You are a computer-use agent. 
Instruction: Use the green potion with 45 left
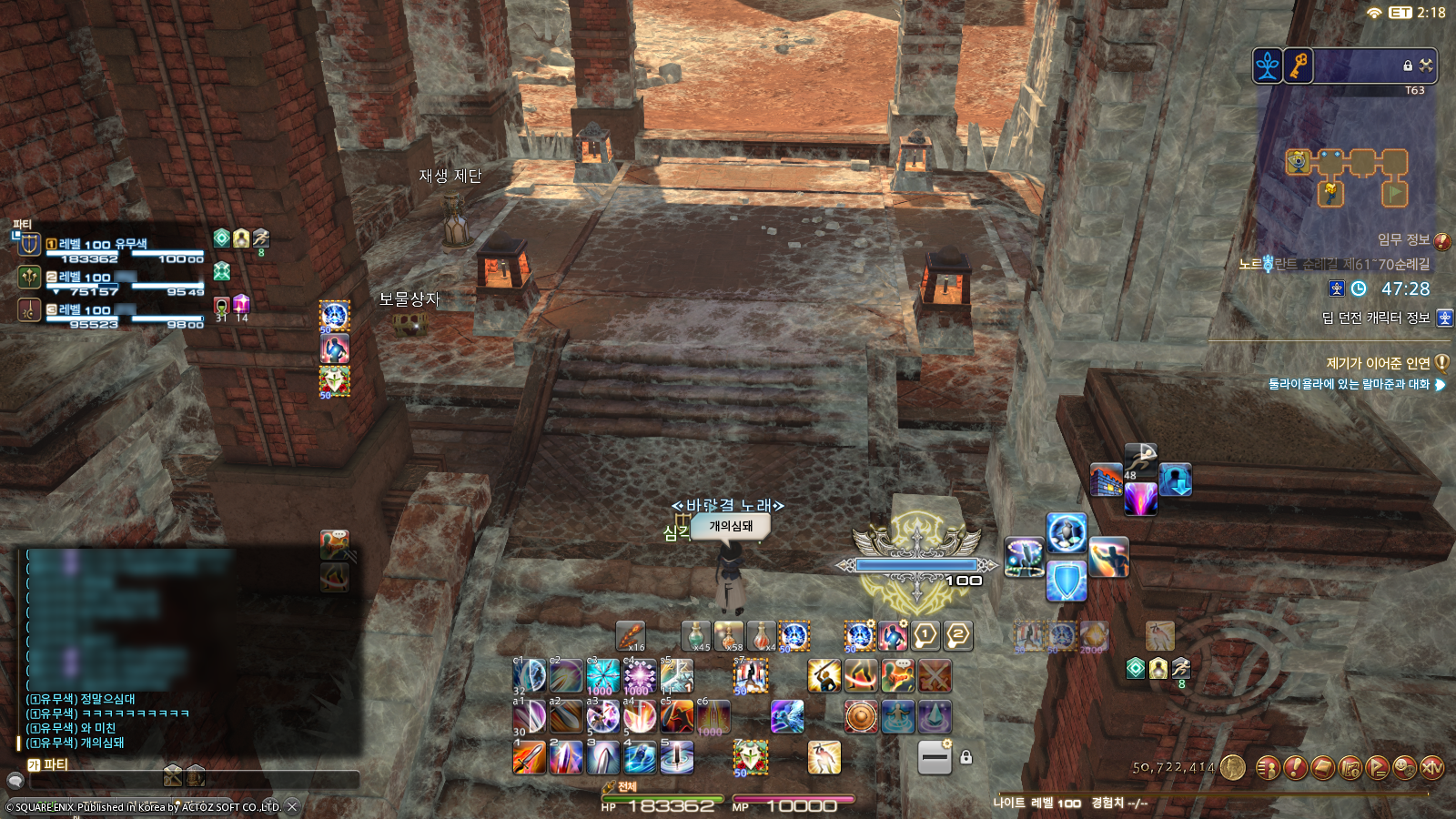click(696, 636)
